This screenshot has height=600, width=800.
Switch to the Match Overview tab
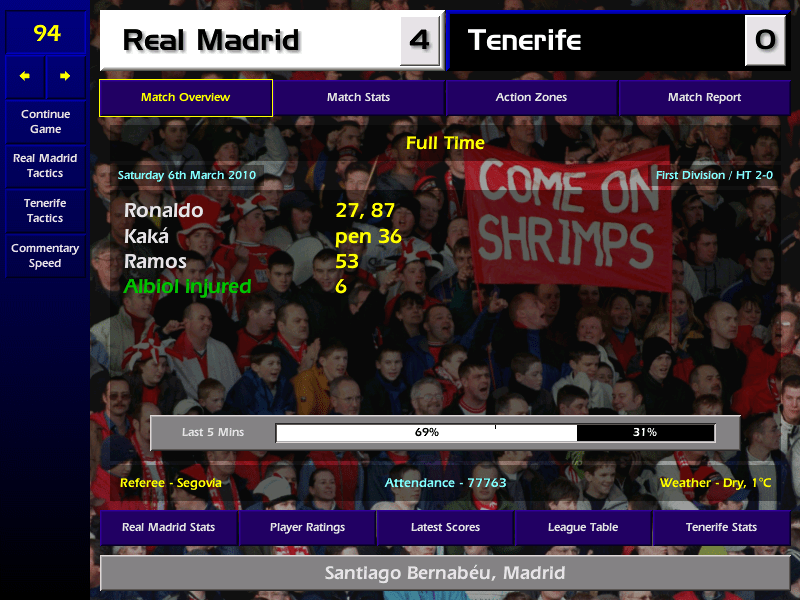pos(185,98)
